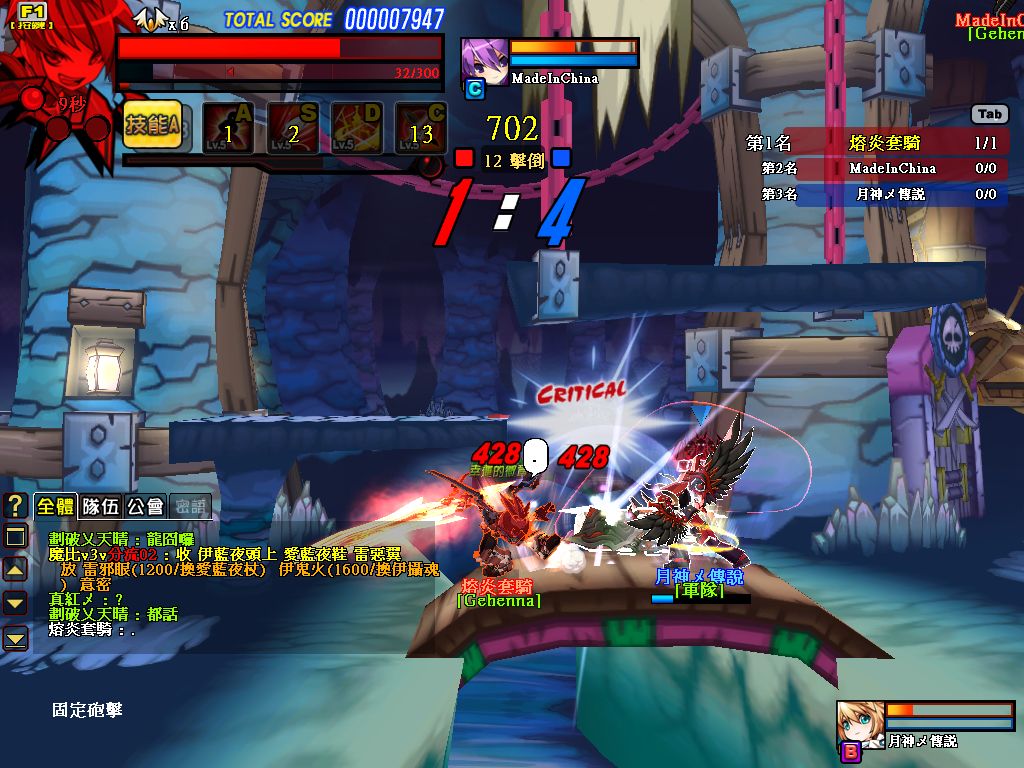
Task: Click the chat scroll up arrow
Action: tap(15, 569)
